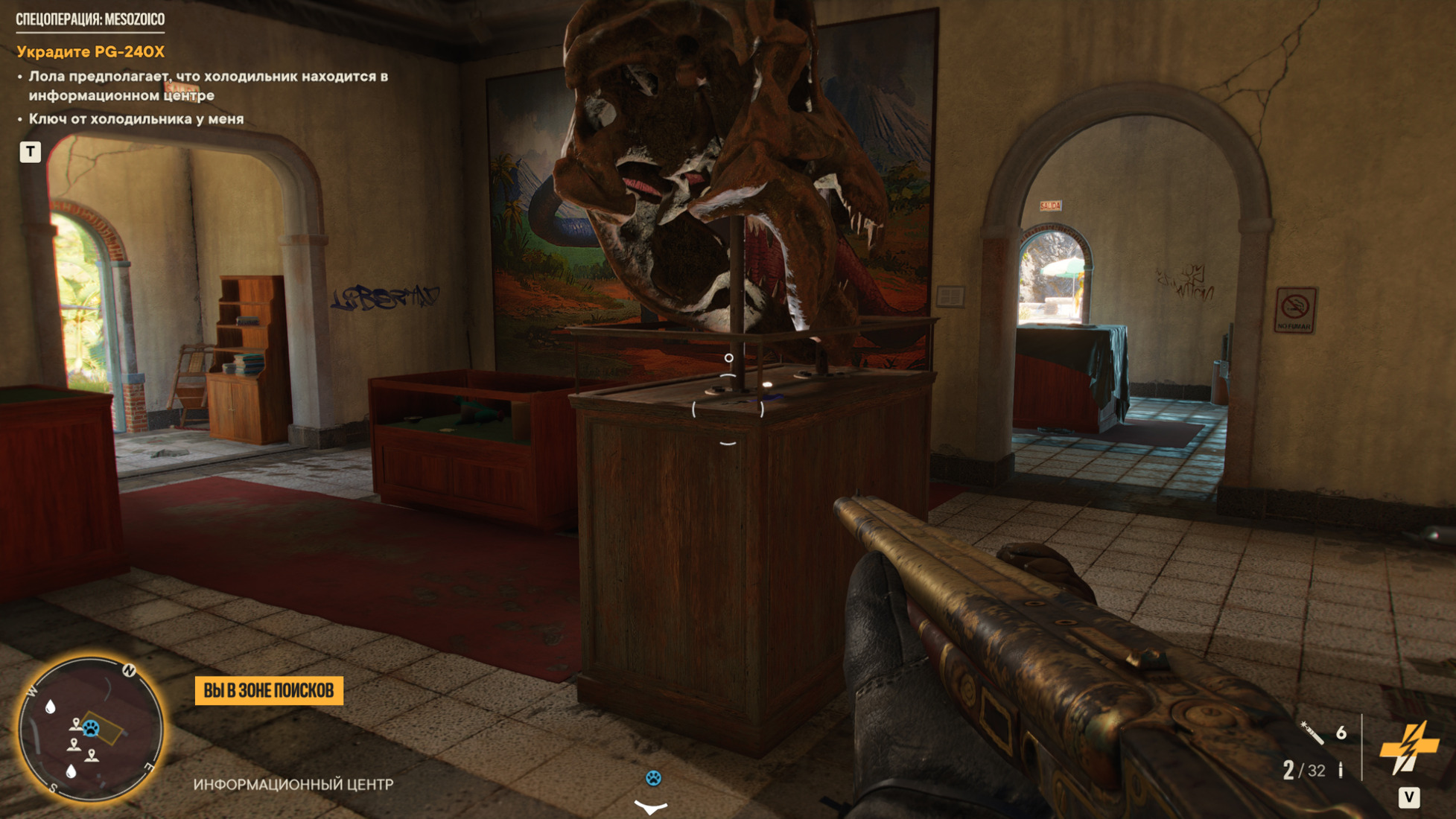Open the circular minimap
Image resolution: width=1456 pixels, height=819 pixels.
(x=89, y=731)
